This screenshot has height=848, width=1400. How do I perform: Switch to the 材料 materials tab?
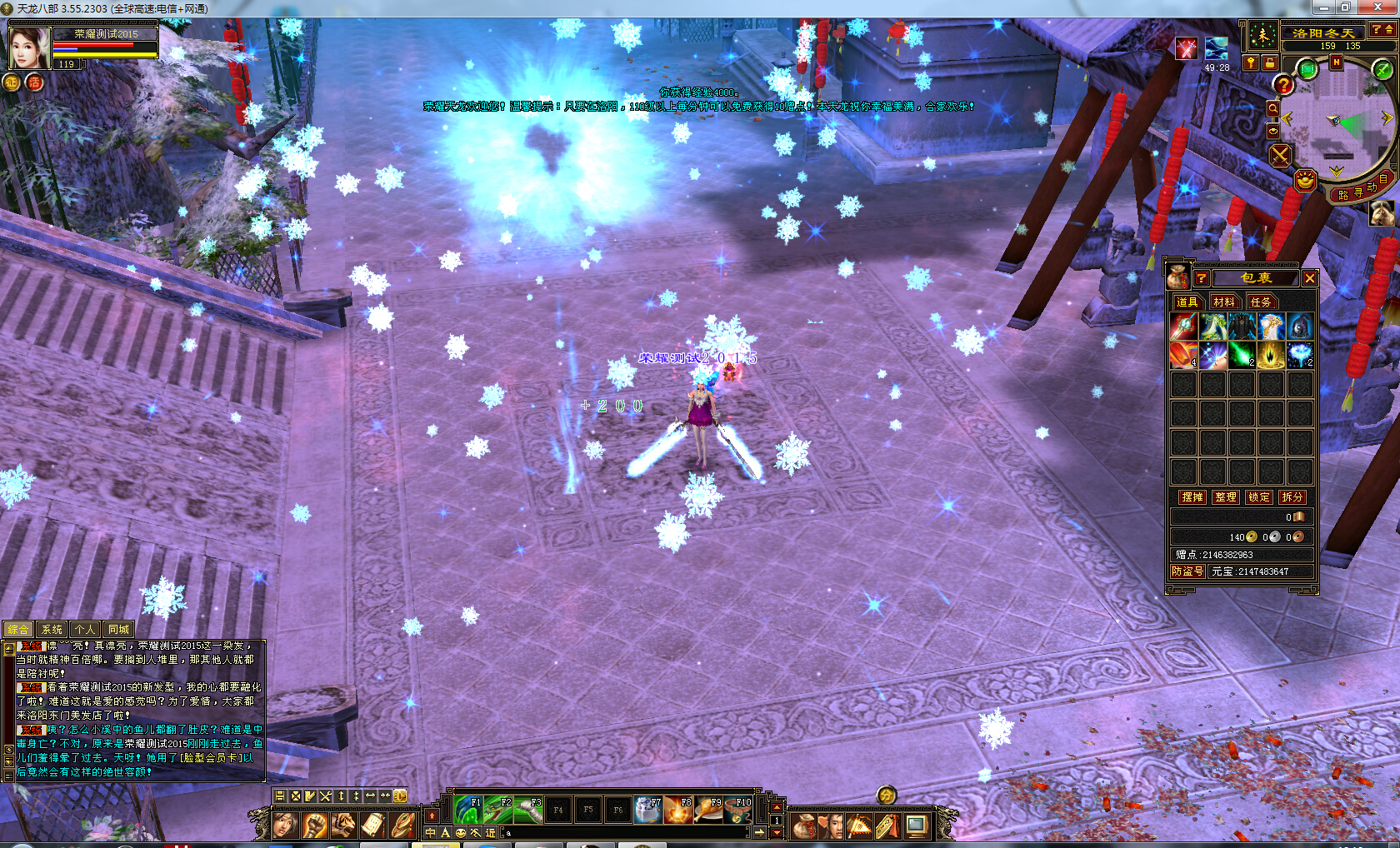1223,302
